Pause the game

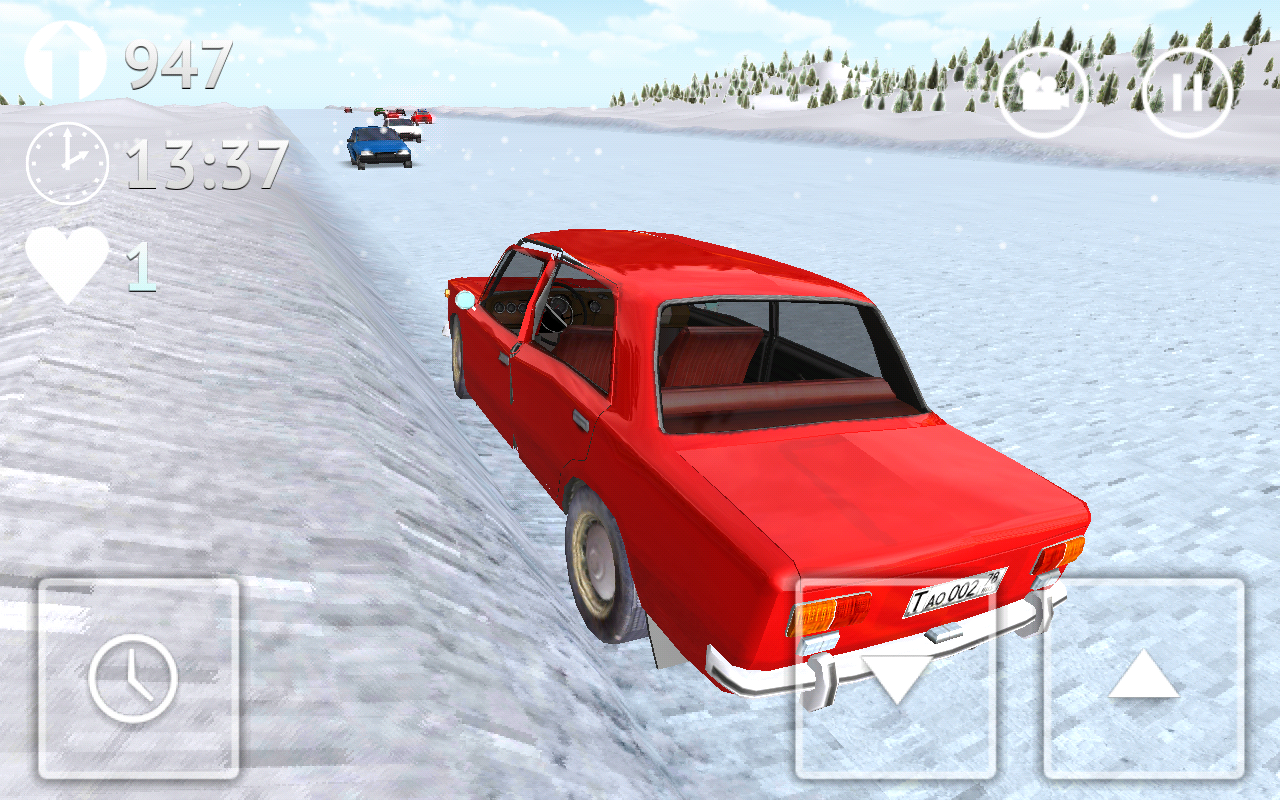[1187, 93]
